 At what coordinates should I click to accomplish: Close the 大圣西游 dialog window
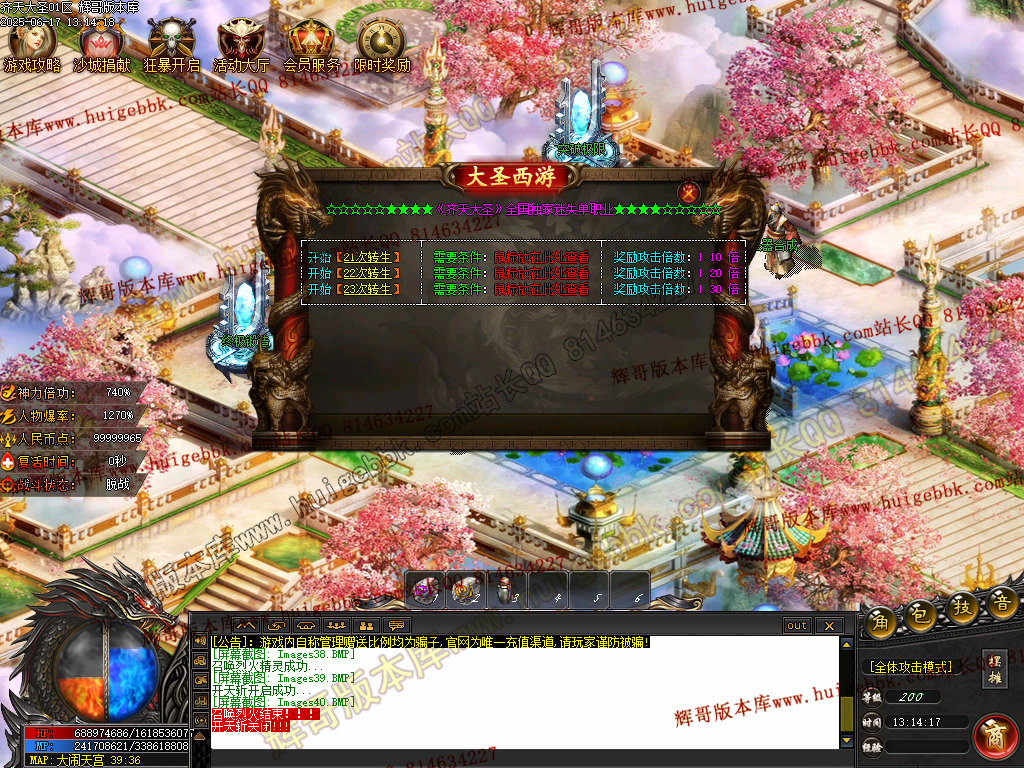(688, 192)
